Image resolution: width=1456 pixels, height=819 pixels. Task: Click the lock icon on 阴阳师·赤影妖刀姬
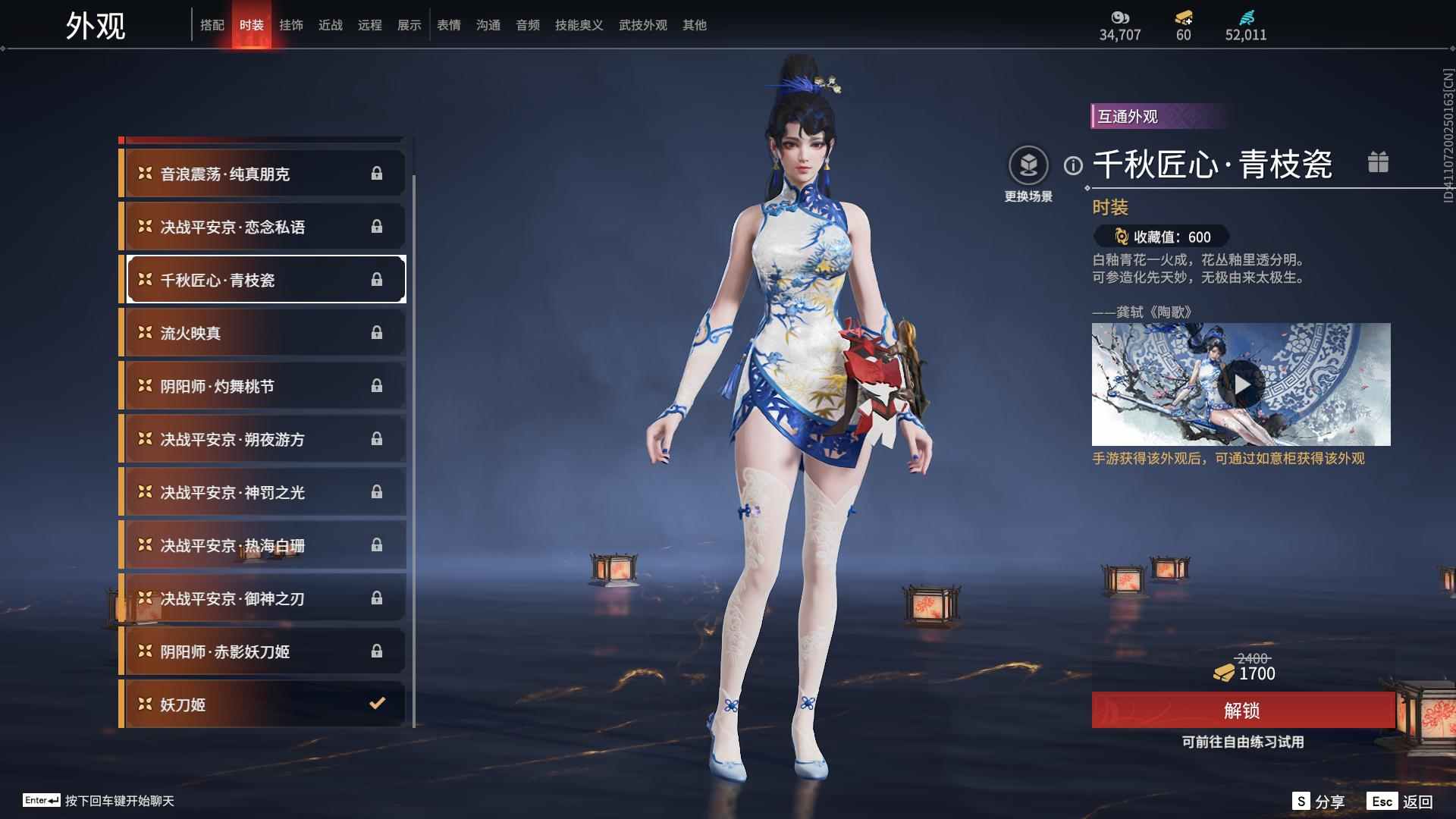click(377, 651)
